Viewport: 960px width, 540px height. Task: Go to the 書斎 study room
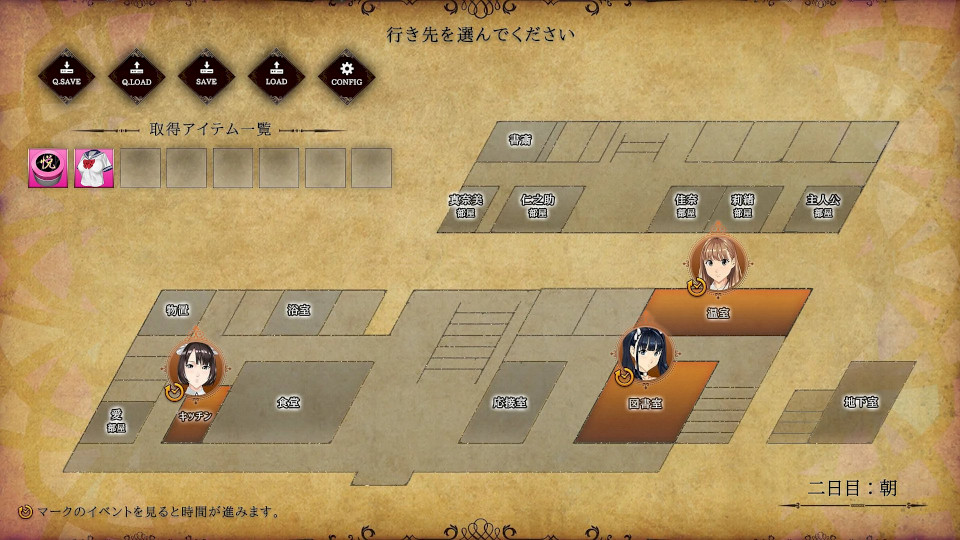tap(520, 141)
